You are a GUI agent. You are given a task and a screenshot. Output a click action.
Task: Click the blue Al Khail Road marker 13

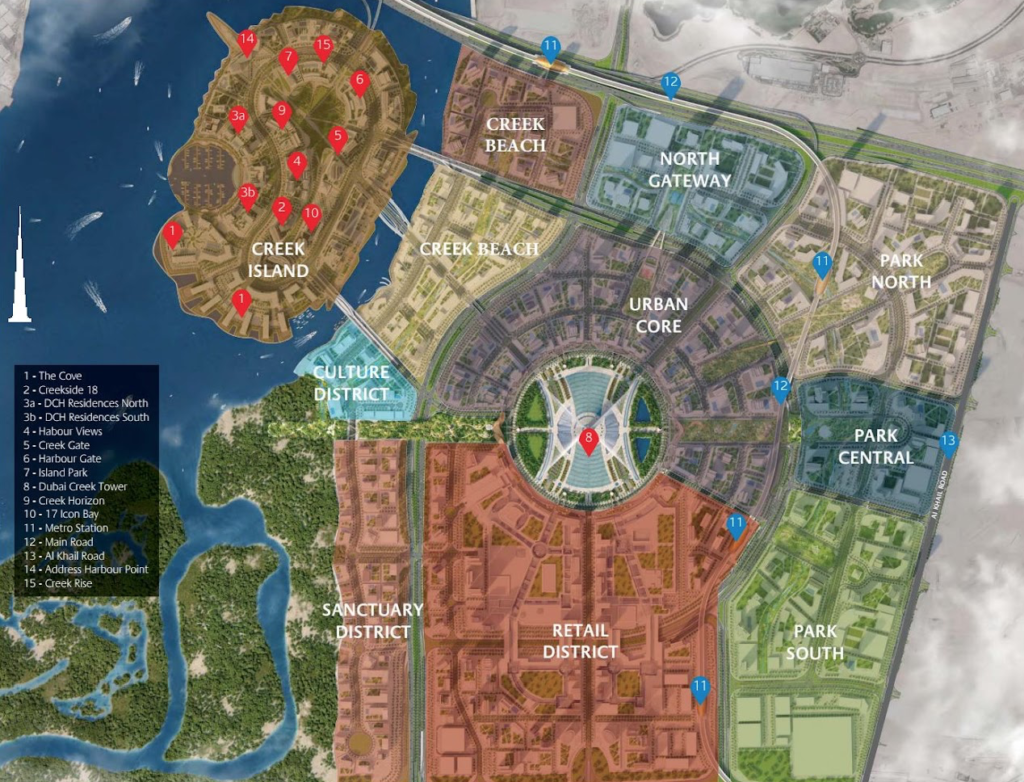(948, 442)
